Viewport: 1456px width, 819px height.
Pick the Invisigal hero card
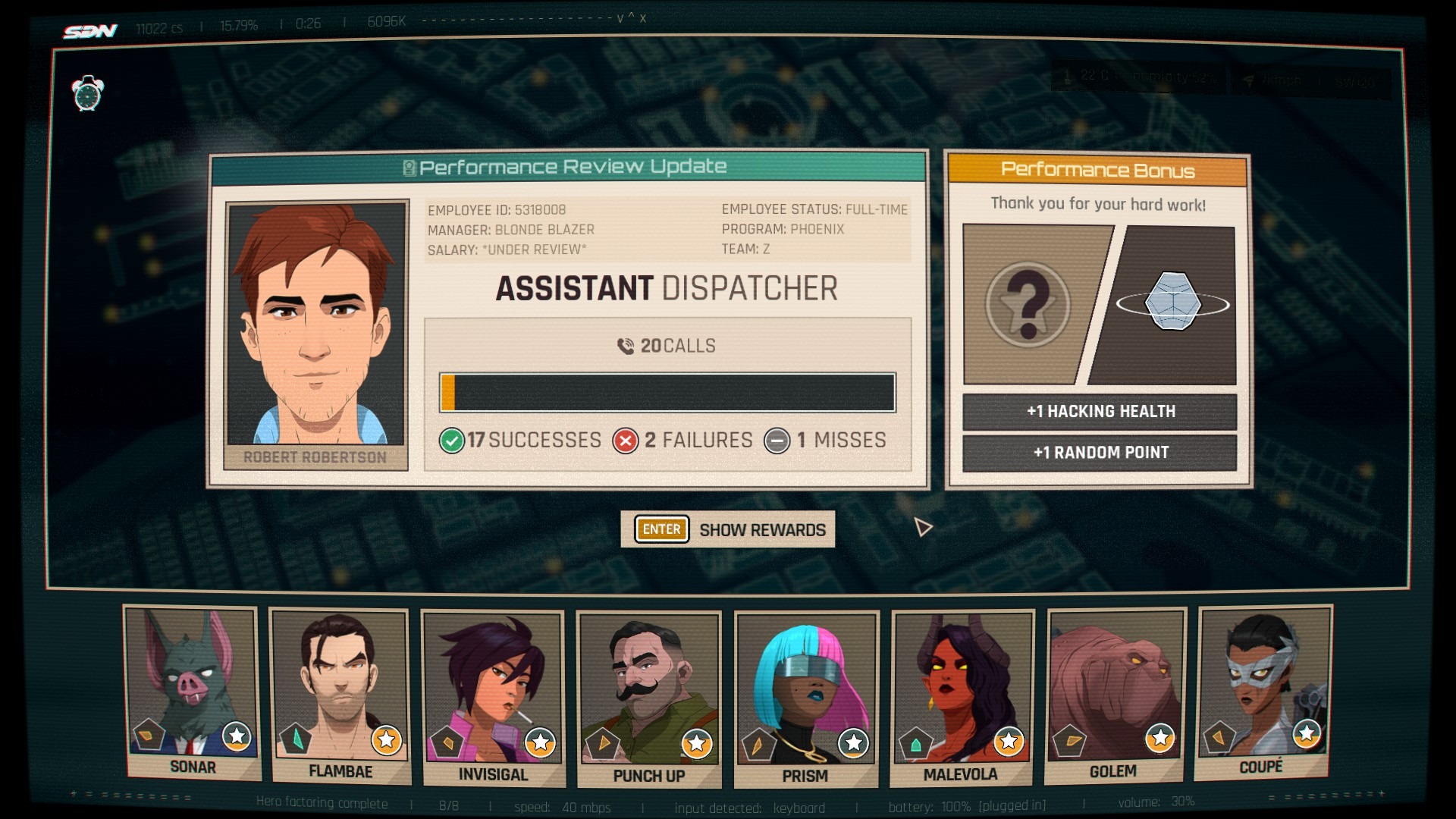point(493,698)
